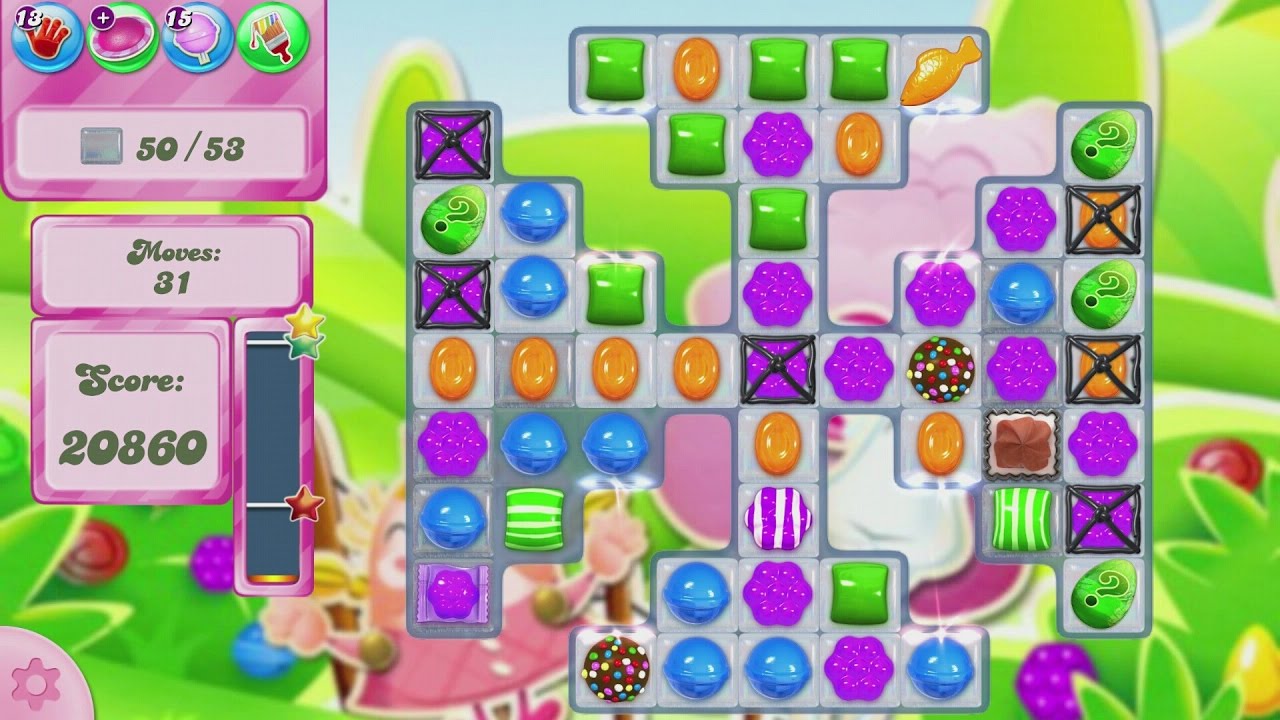
Task: Choose the green candy with horizontal stripes
Action: (x=533, y=518)
